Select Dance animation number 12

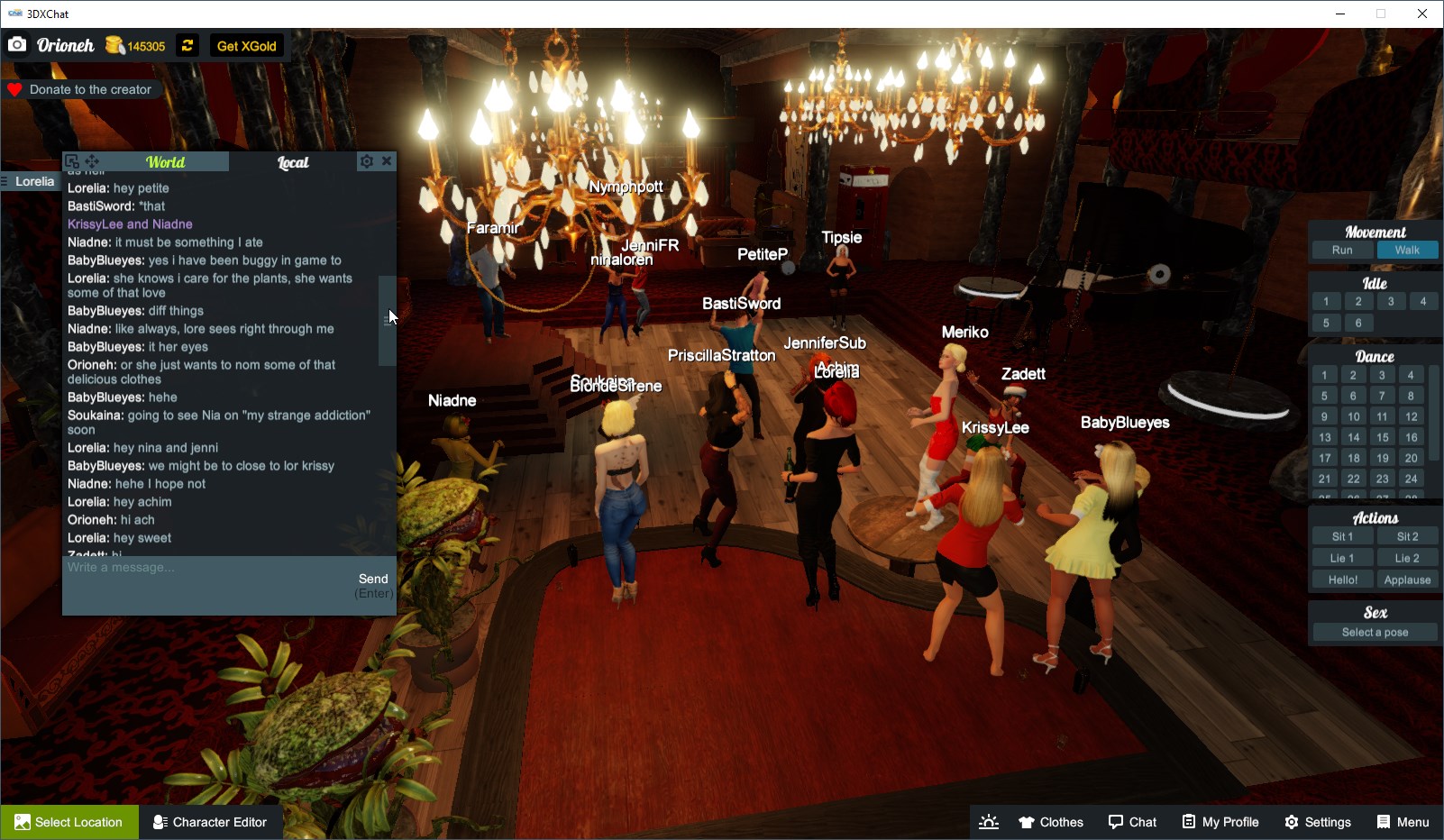pyautogui.click(x=1410, y=415)
